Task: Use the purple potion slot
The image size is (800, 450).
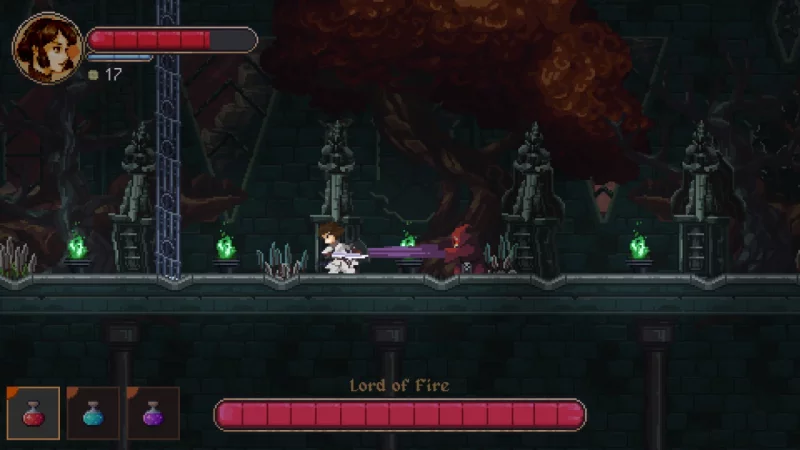Action: click(x=153, y=413)
